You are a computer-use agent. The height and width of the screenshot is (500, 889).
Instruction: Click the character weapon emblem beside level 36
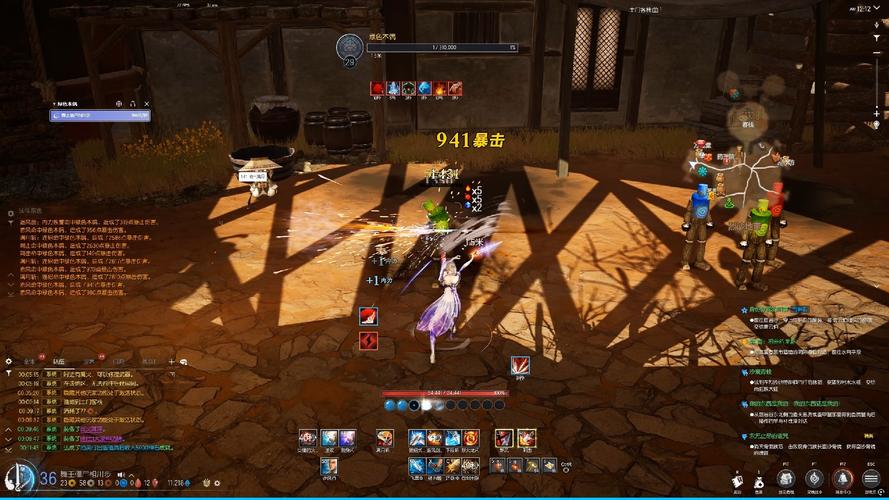point(18,478)
